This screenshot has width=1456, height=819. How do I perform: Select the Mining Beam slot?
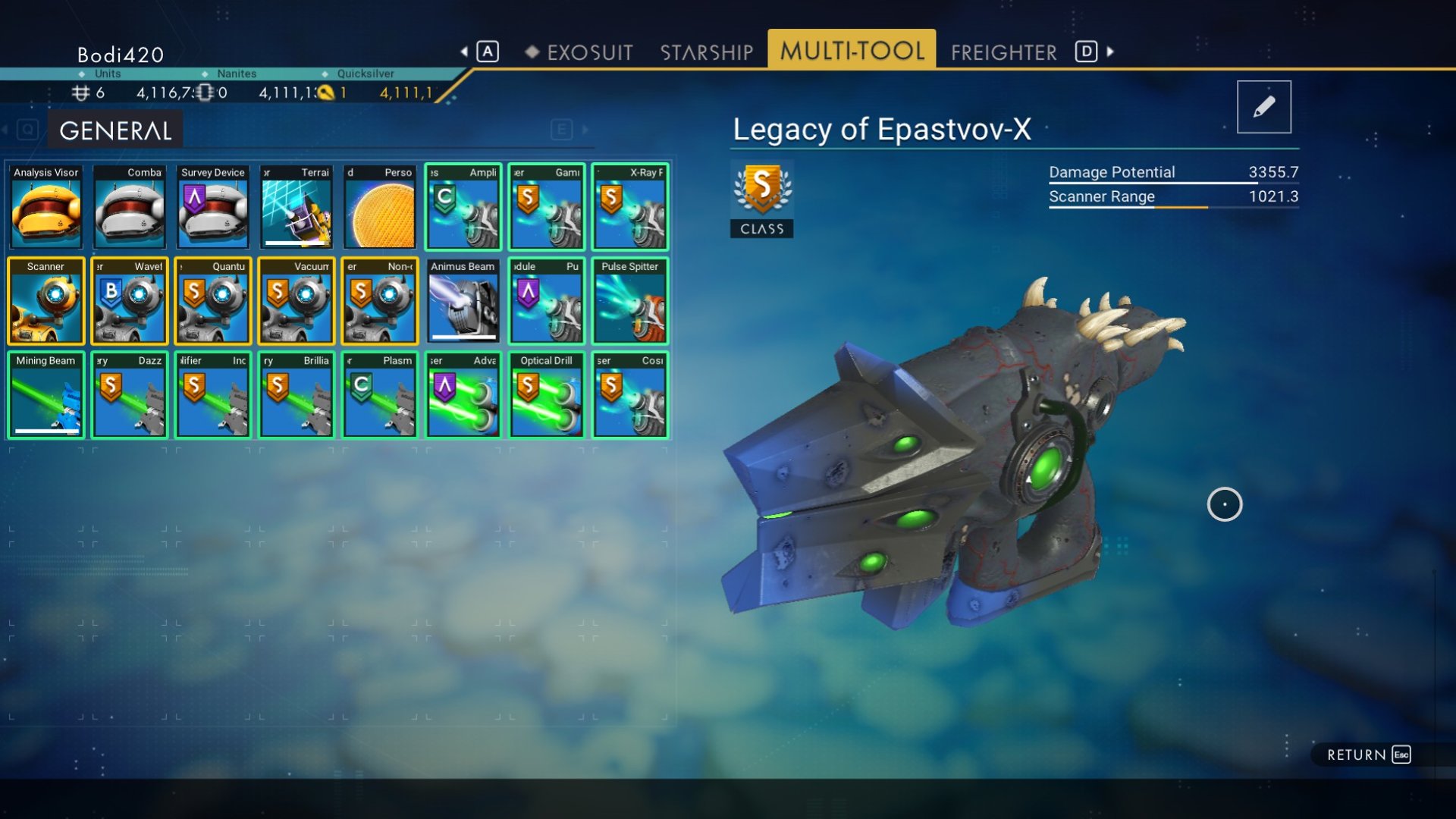coord(46,395)
